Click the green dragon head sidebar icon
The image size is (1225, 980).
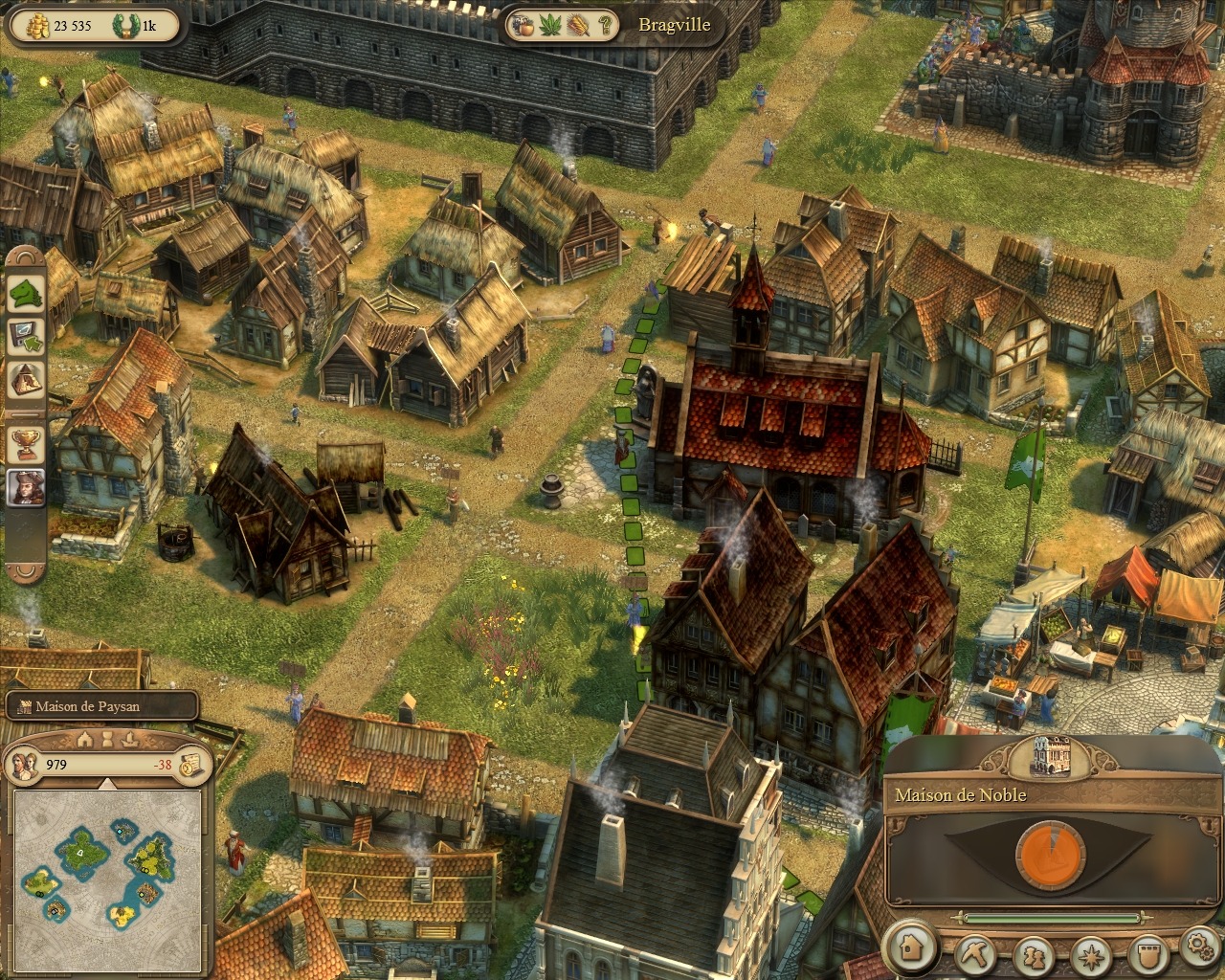(26, 293)
